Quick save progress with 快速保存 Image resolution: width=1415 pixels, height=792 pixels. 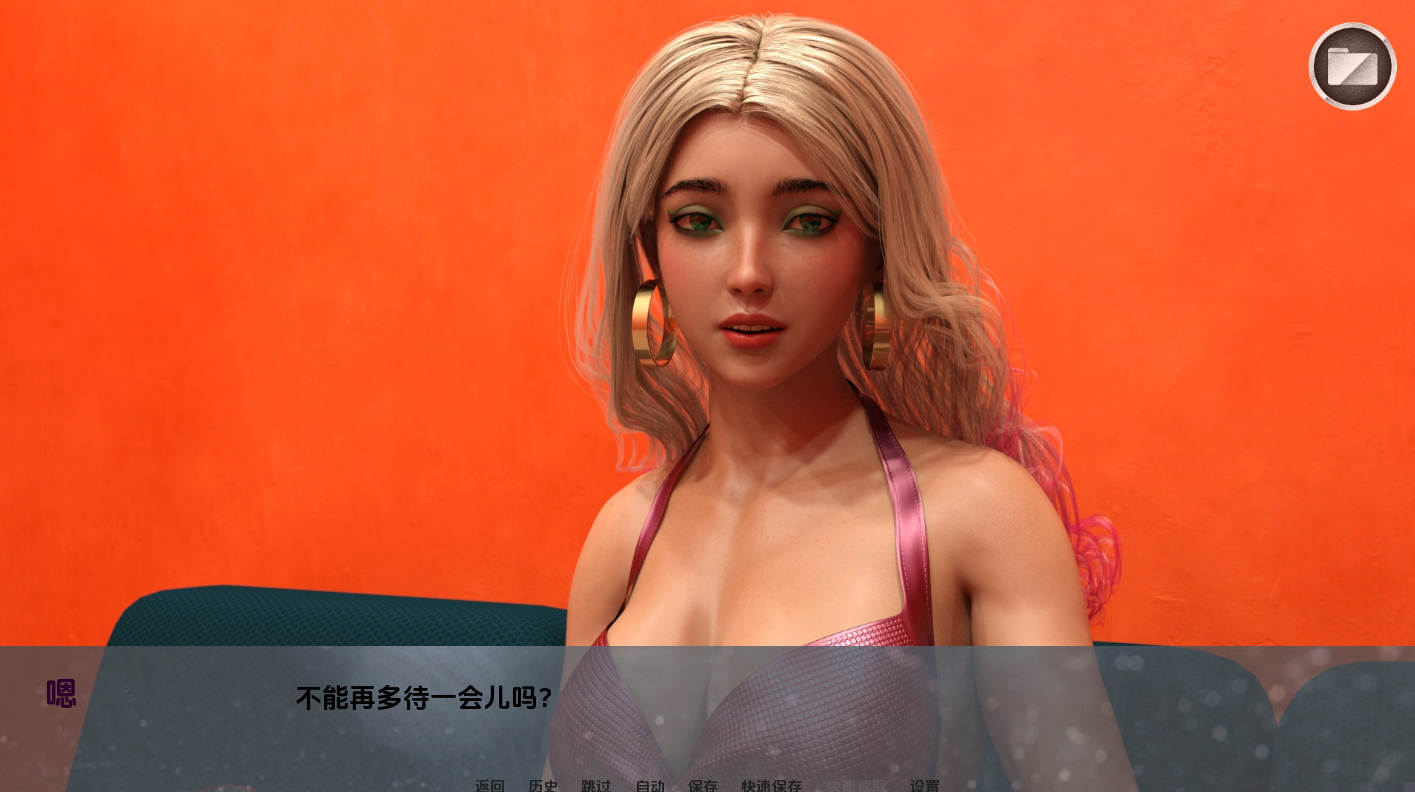pyautogui.click(x=771, y=786)
